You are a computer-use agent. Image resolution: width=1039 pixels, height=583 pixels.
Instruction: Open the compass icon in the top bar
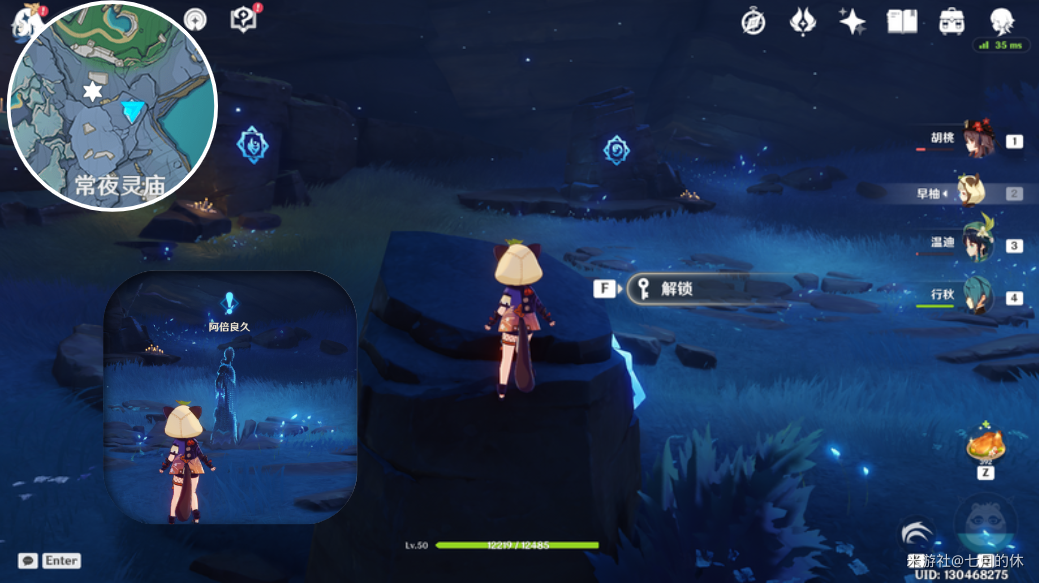(x=753, y=21)
